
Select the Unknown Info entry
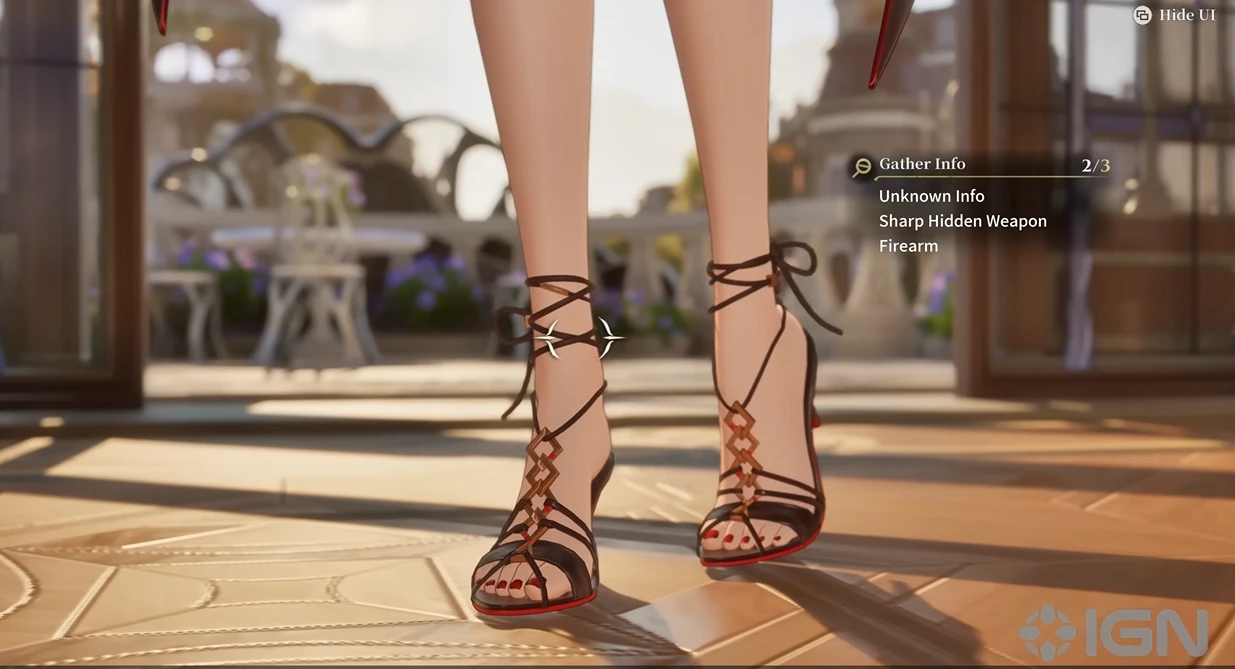click(931, 196)
